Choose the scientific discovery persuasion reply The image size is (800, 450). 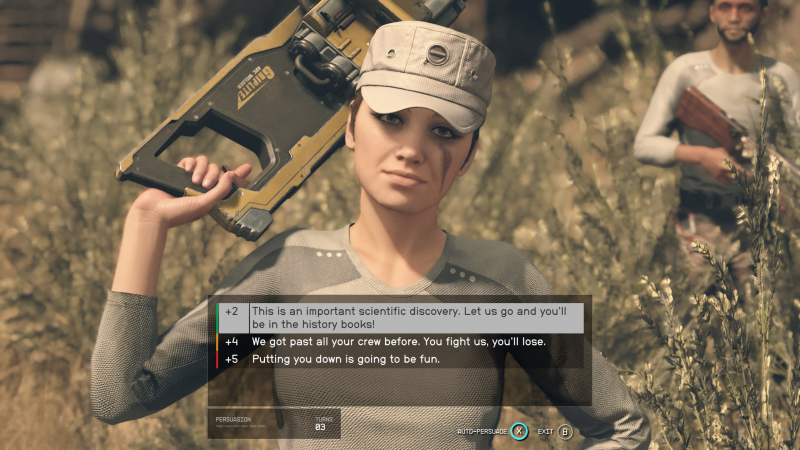click(x=400, y=318)
